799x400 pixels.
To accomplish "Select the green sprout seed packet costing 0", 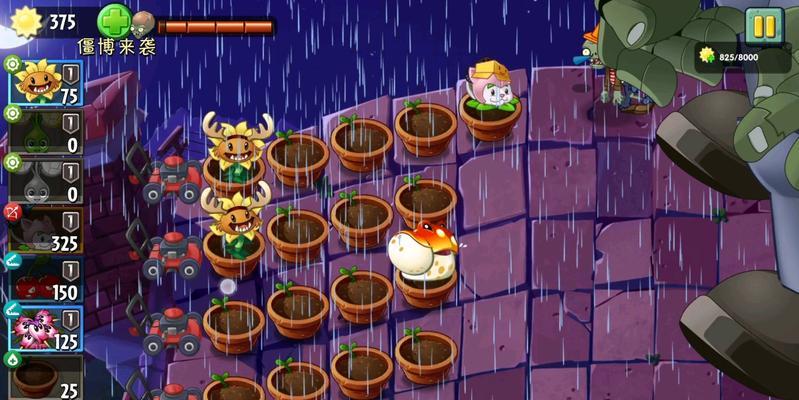I will pyautogui.click(x=46, y=130).
